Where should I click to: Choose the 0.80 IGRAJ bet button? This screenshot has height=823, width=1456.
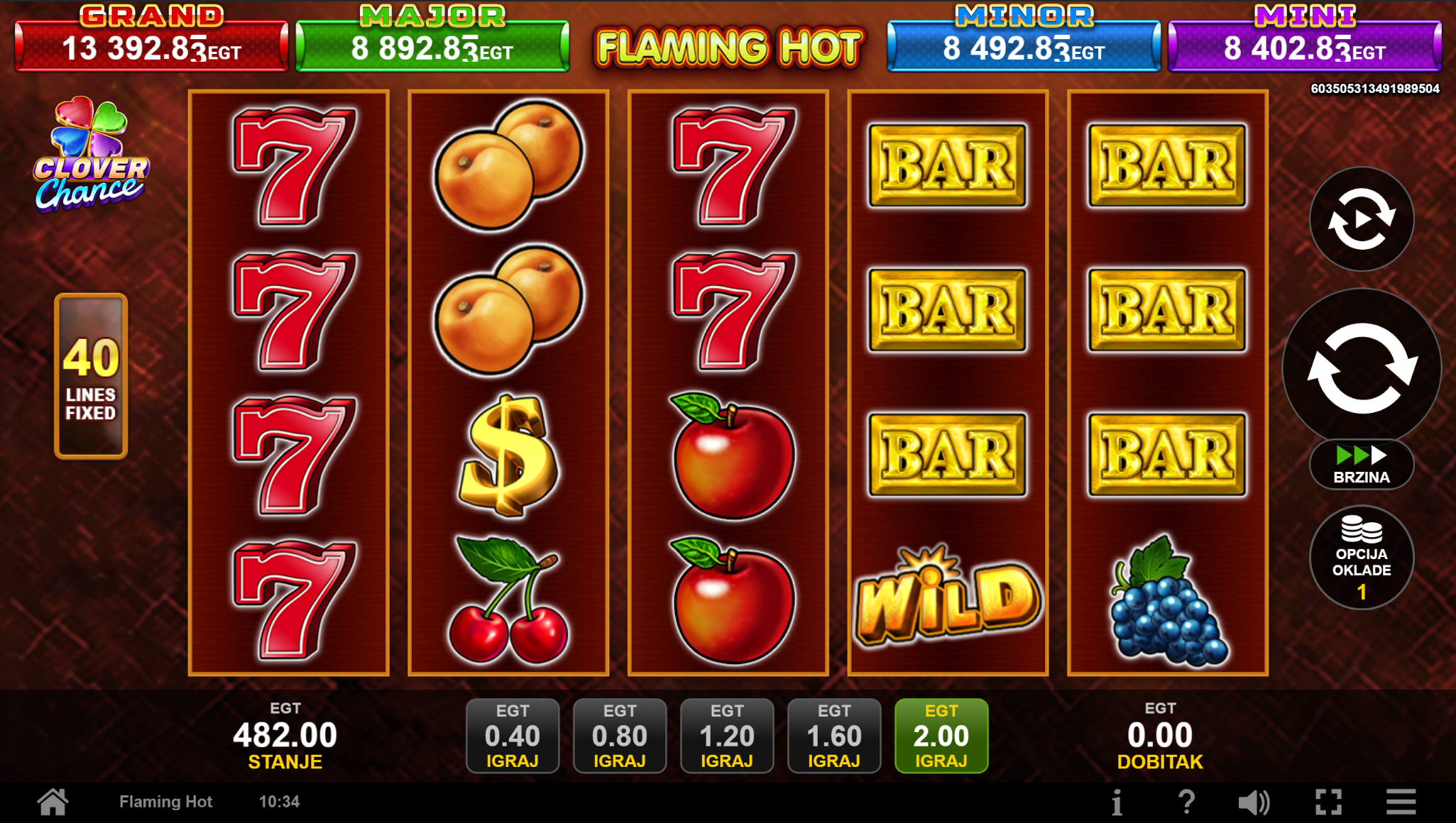click(x=620, y=736)
